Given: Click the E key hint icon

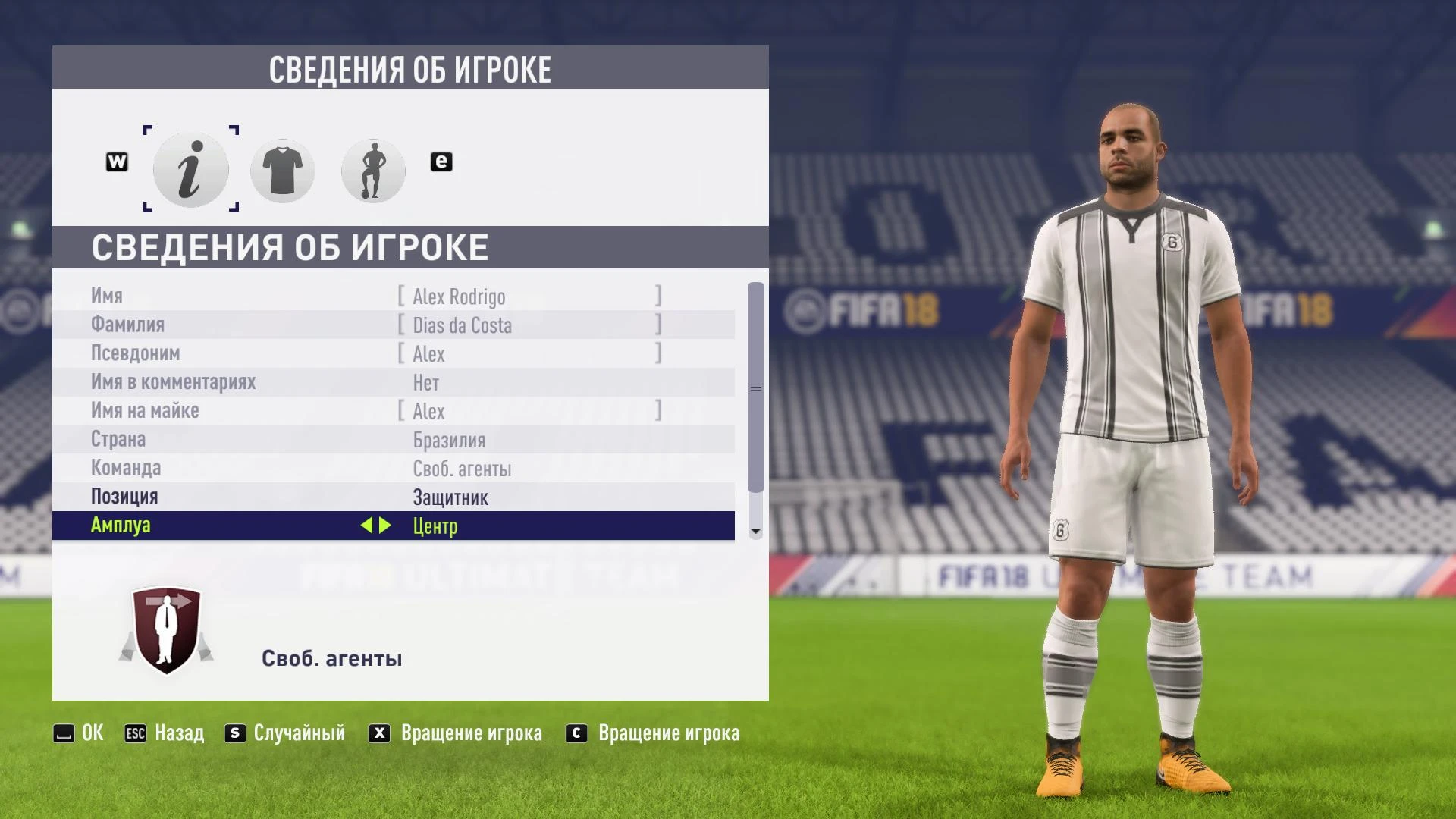Looking at the screenshot, I should pos(441,161).
